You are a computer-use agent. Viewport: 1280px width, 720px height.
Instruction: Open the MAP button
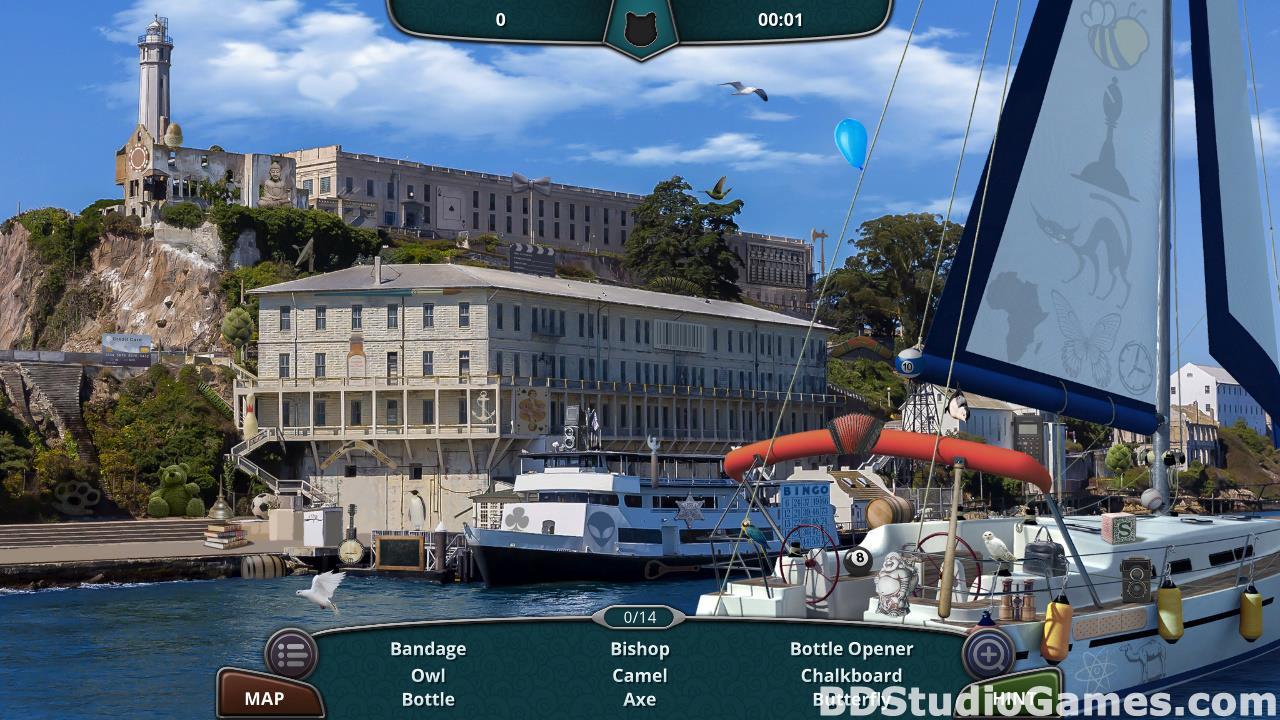(265, 698)
